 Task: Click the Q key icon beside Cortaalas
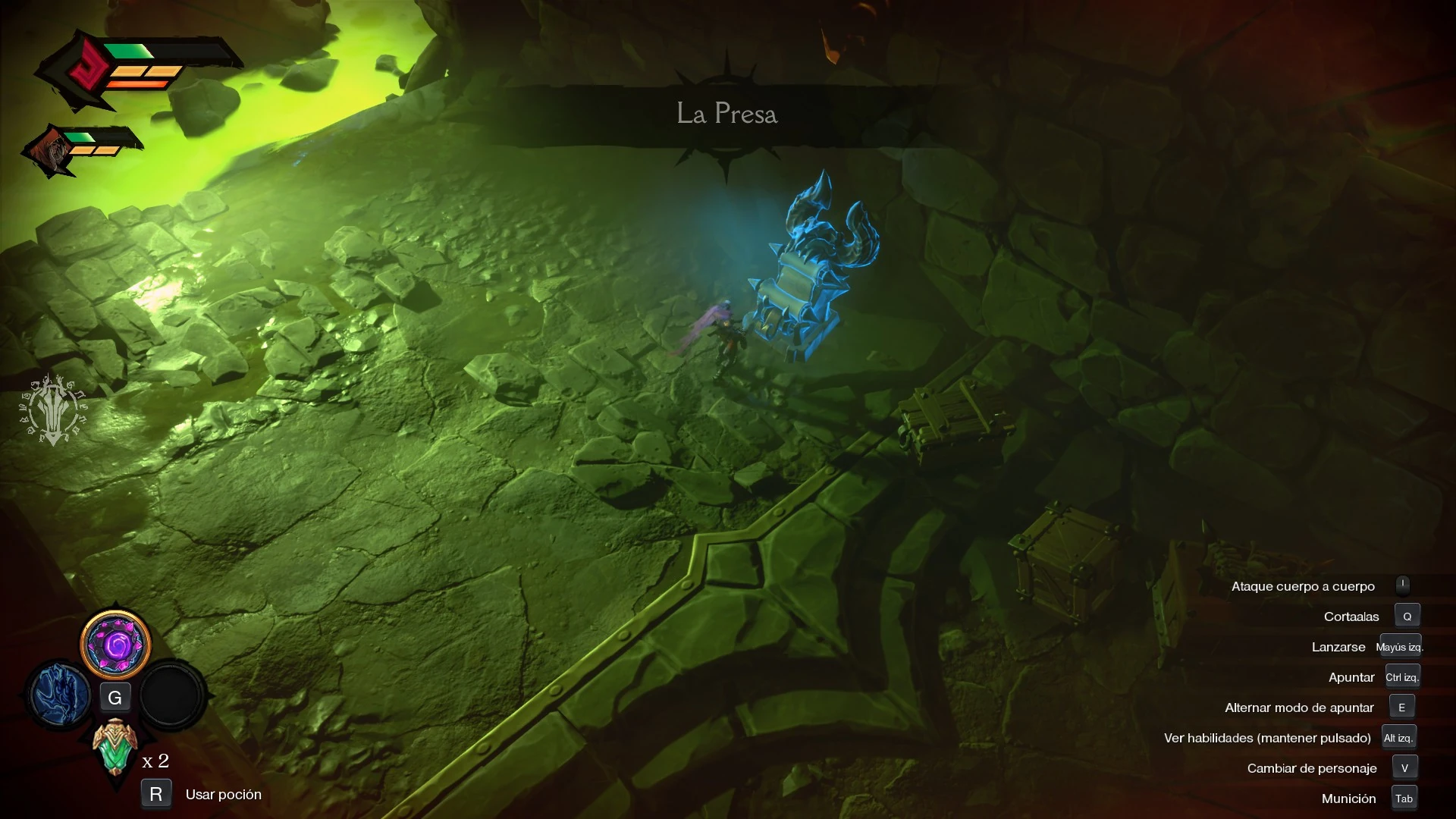(x=1408, y=616)
